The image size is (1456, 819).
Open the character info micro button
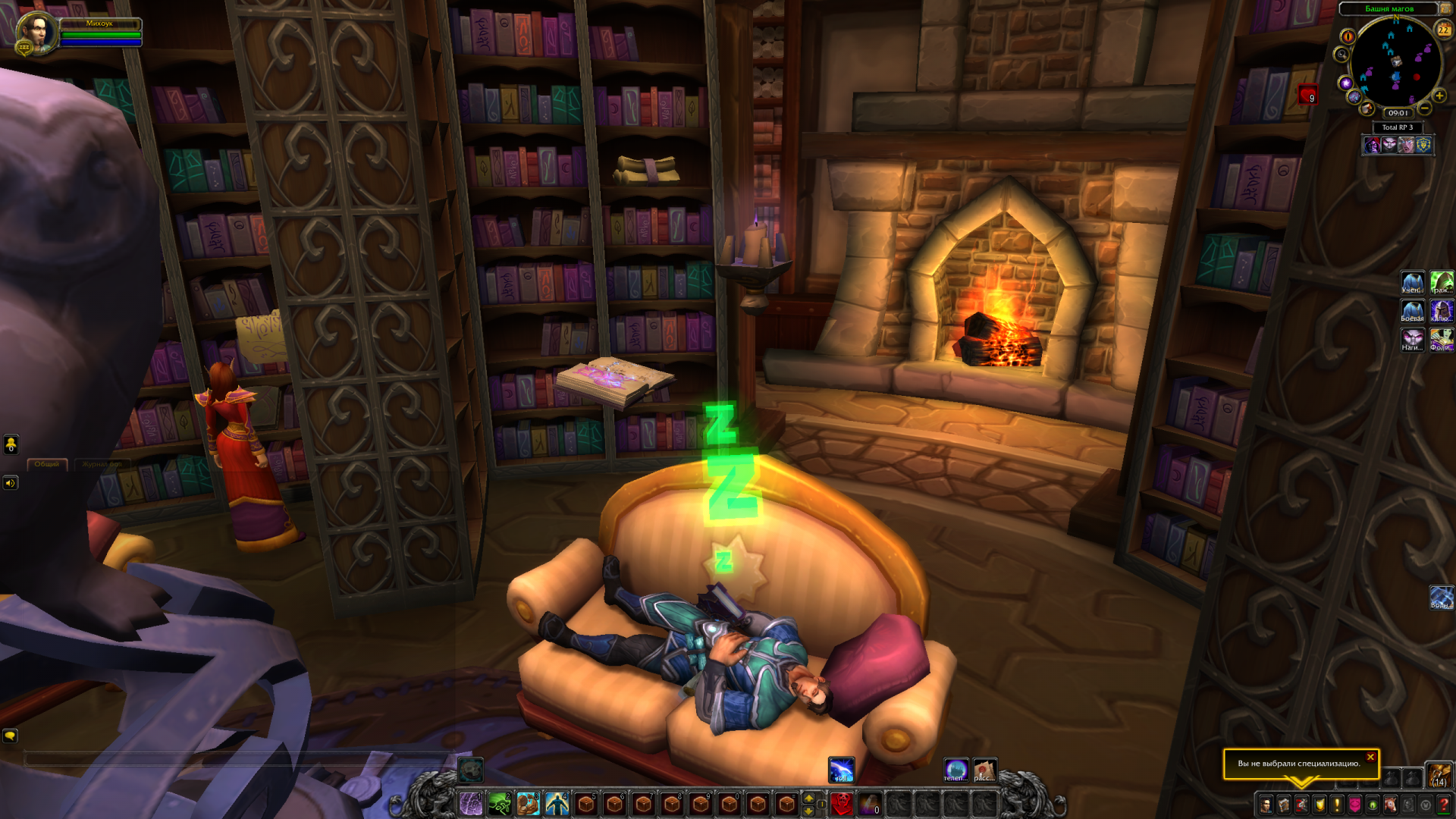pos(1266,805)
